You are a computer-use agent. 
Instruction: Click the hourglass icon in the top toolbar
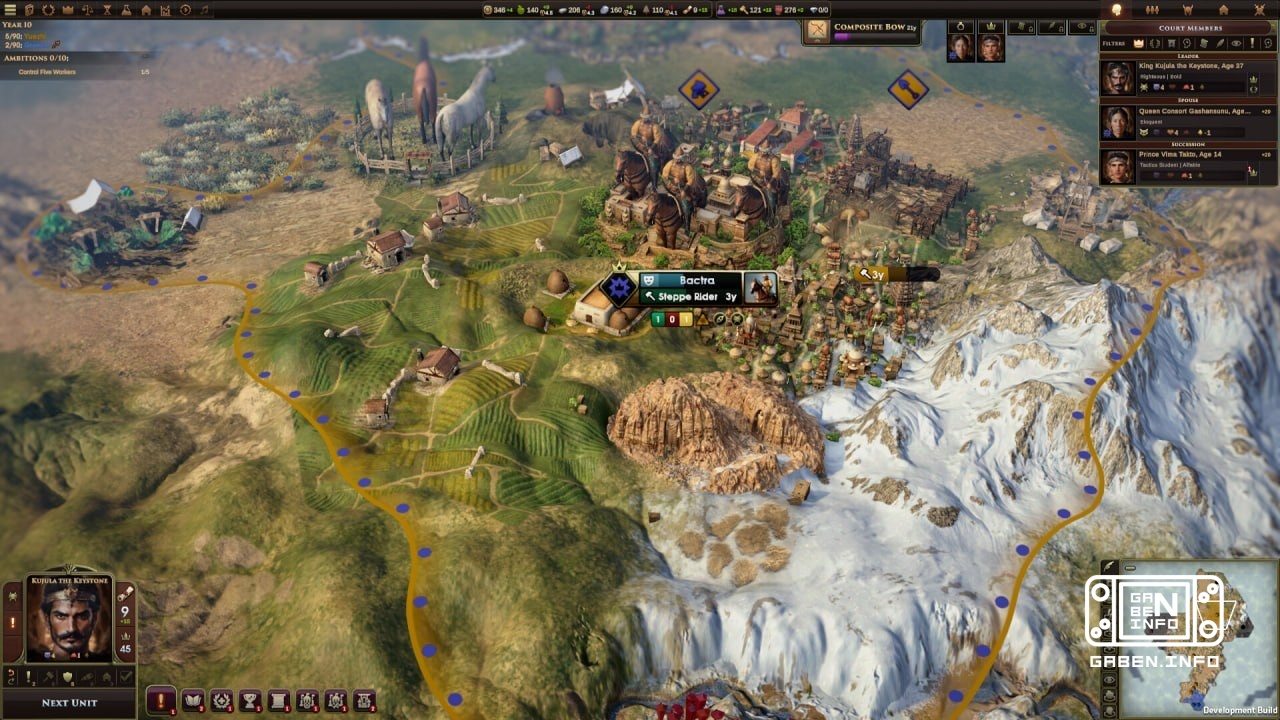[107, 9]
